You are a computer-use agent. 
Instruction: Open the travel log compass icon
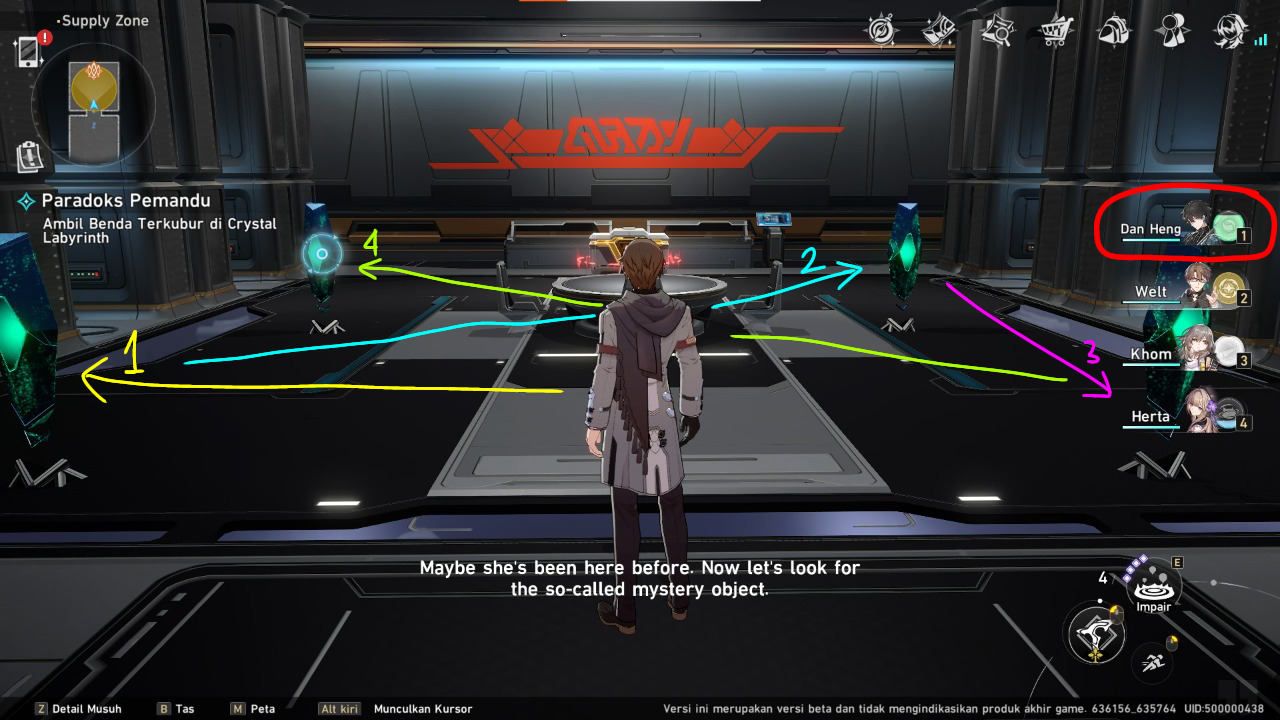click(x=880, y=30)
